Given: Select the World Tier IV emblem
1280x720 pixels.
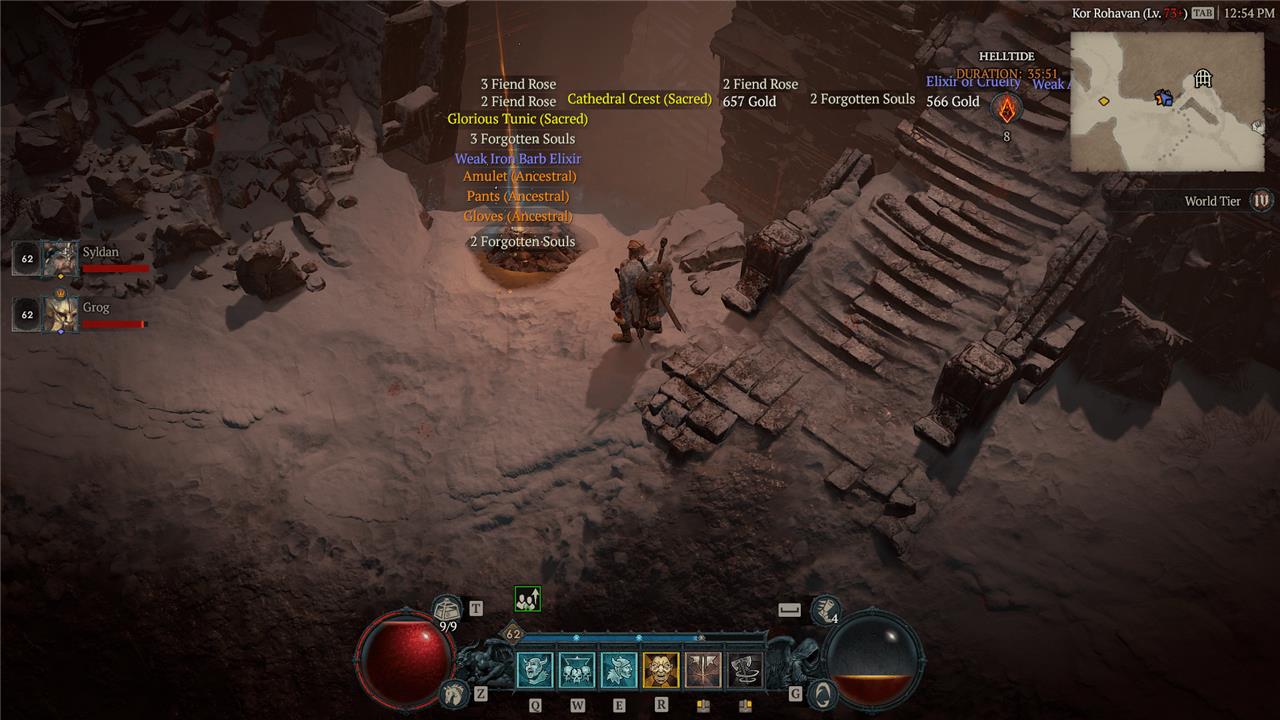Looking at the screenshot, I should click(x=1261, y=201).
